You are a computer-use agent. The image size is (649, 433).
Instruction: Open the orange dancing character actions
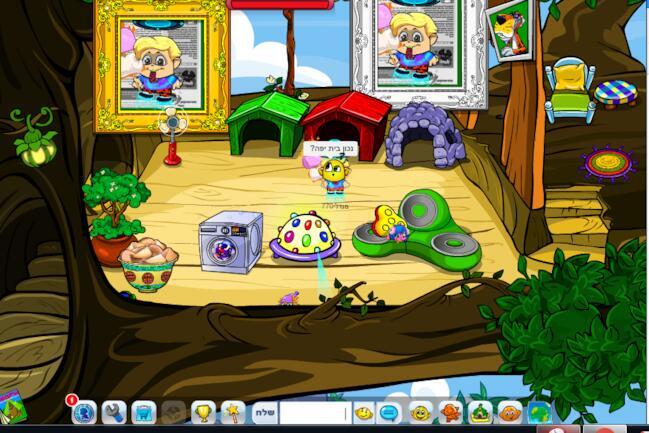pyautogui.click(x=450, y=412)
